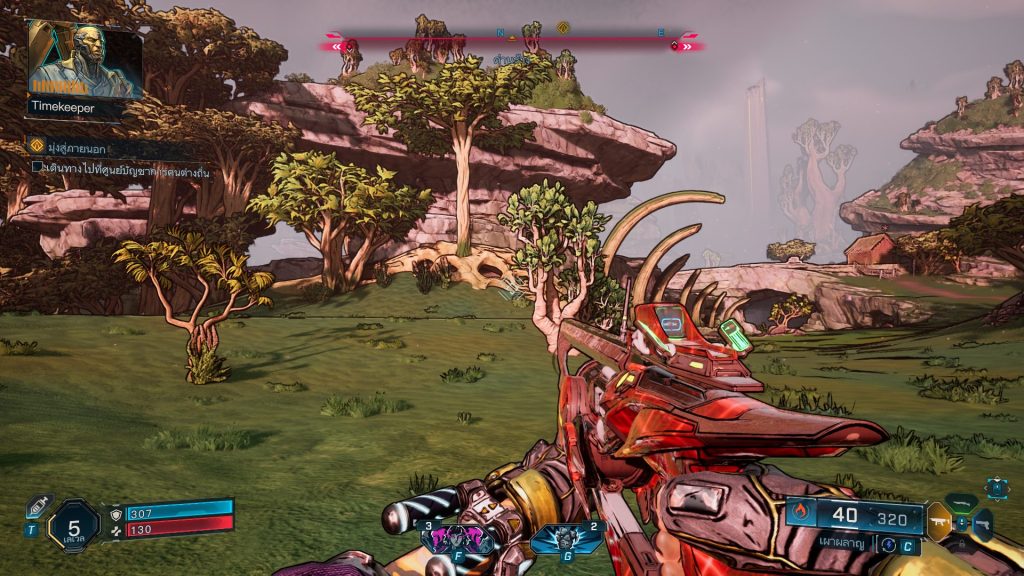Throw the grenade ordnance icon
Image resolution: width=1024 pixels, height=576 pixels.
pyautogui.click(x=567, y=538)
